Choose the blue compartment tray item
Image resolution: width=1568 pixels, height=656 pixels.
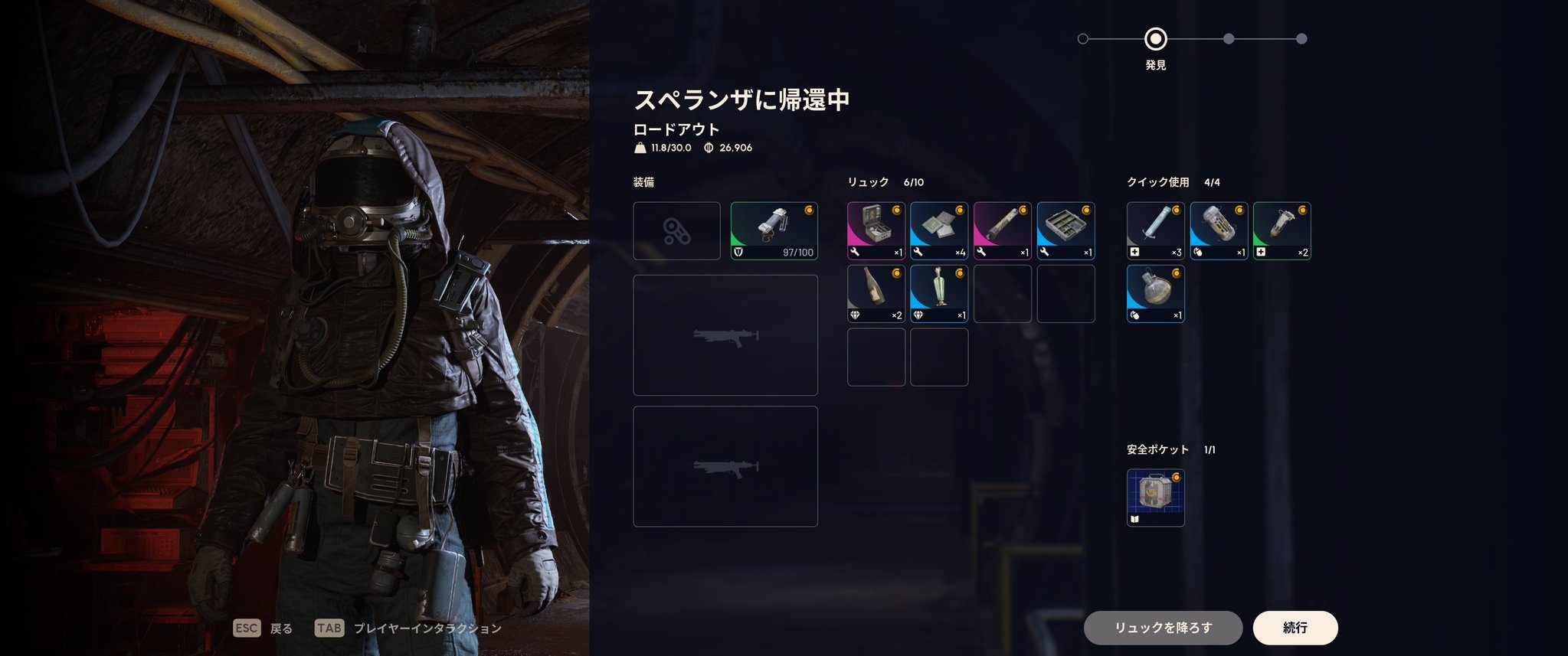[1066, 230]
